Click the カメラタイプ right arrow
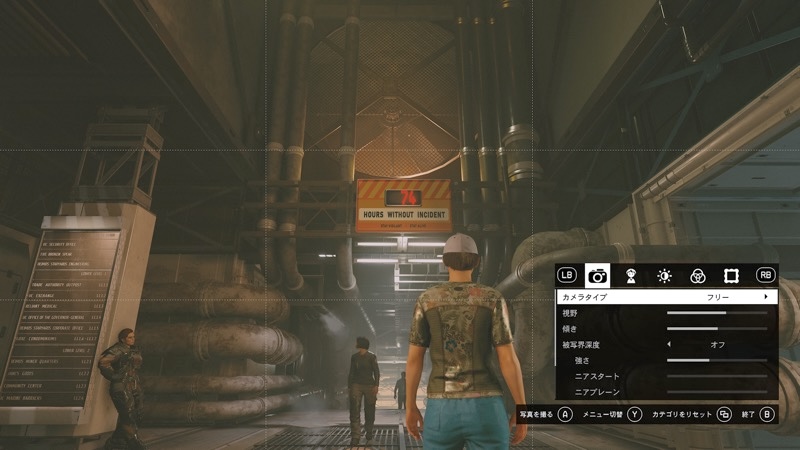800x450 pixels. (766, 297)
